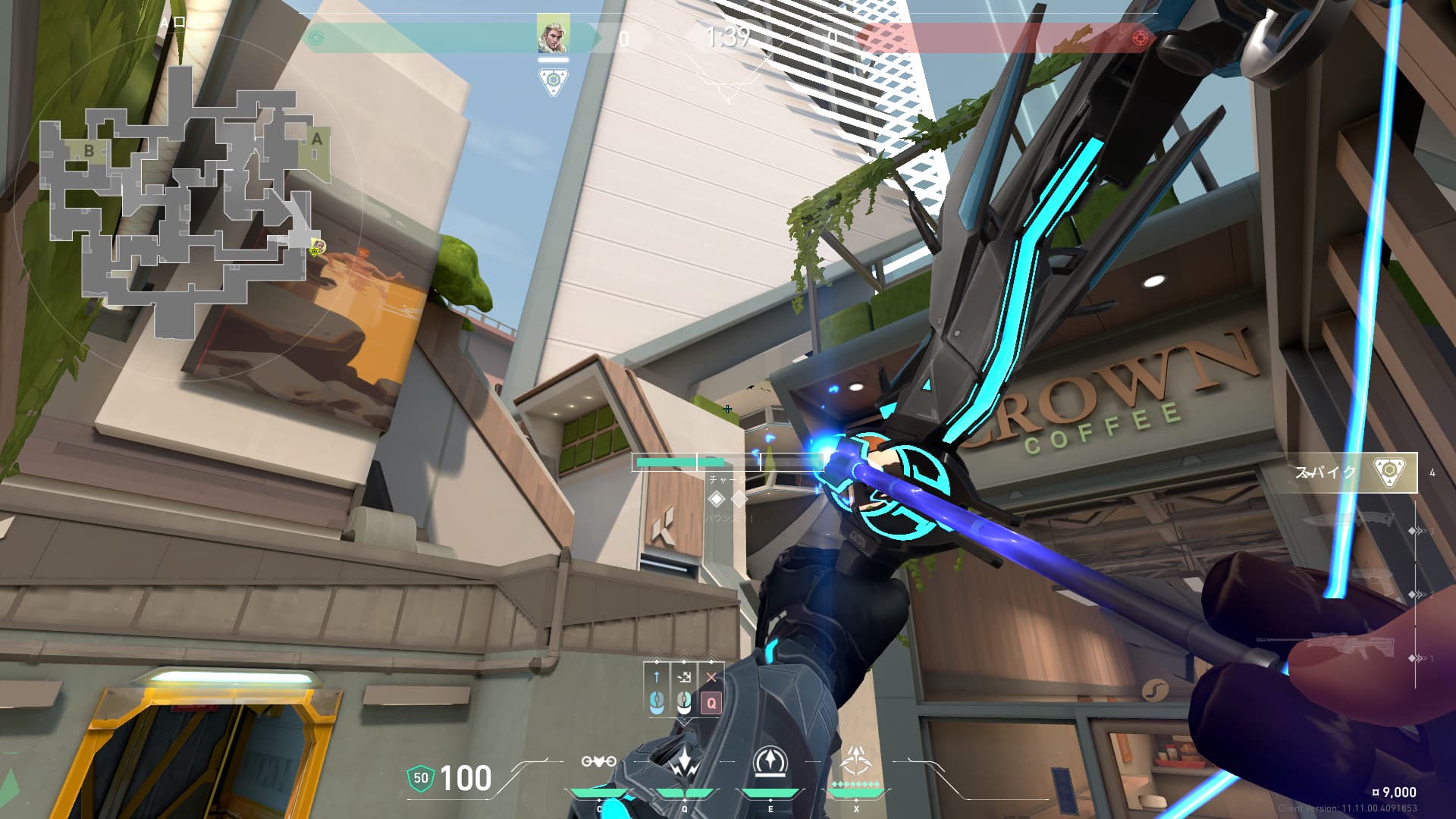The width and height of the screenshot is (1456, 819).
Task: Equip the pistol sidearm slot
Action: [1373, 582]
